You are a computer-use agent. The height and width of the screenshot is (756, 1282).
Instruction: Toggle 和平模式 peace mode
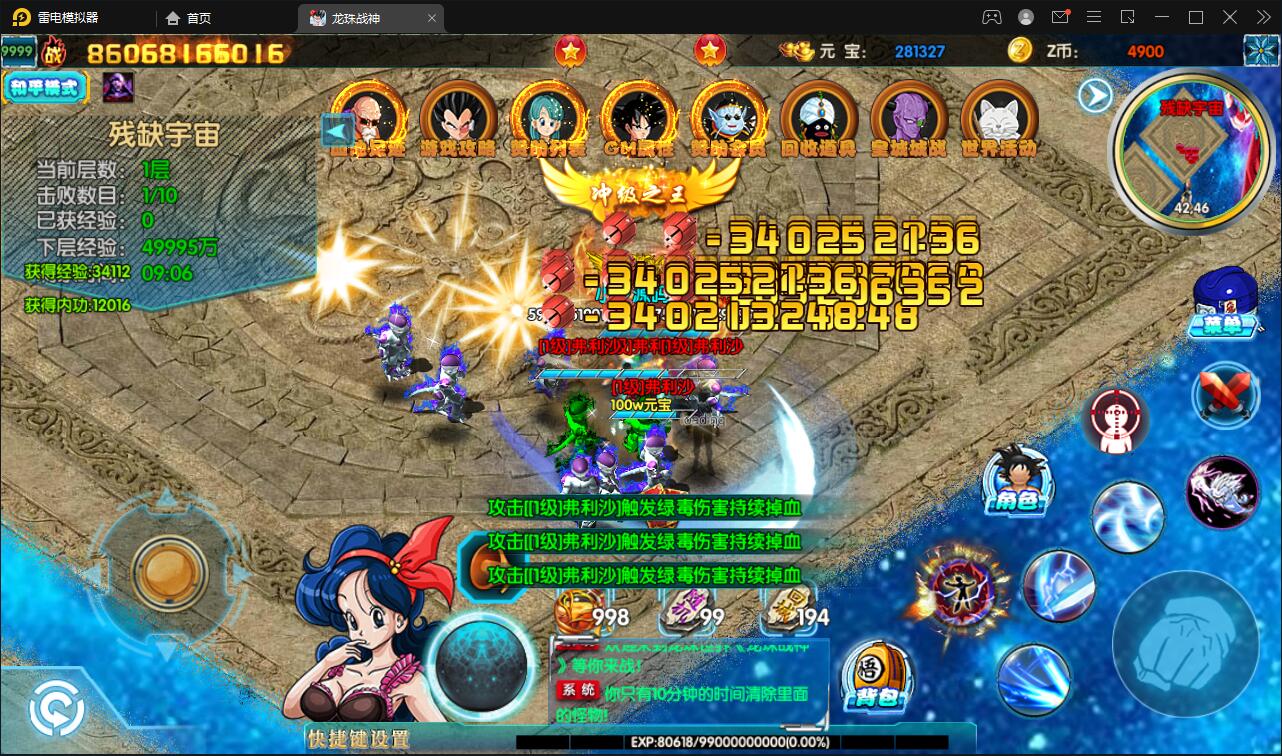45,88
